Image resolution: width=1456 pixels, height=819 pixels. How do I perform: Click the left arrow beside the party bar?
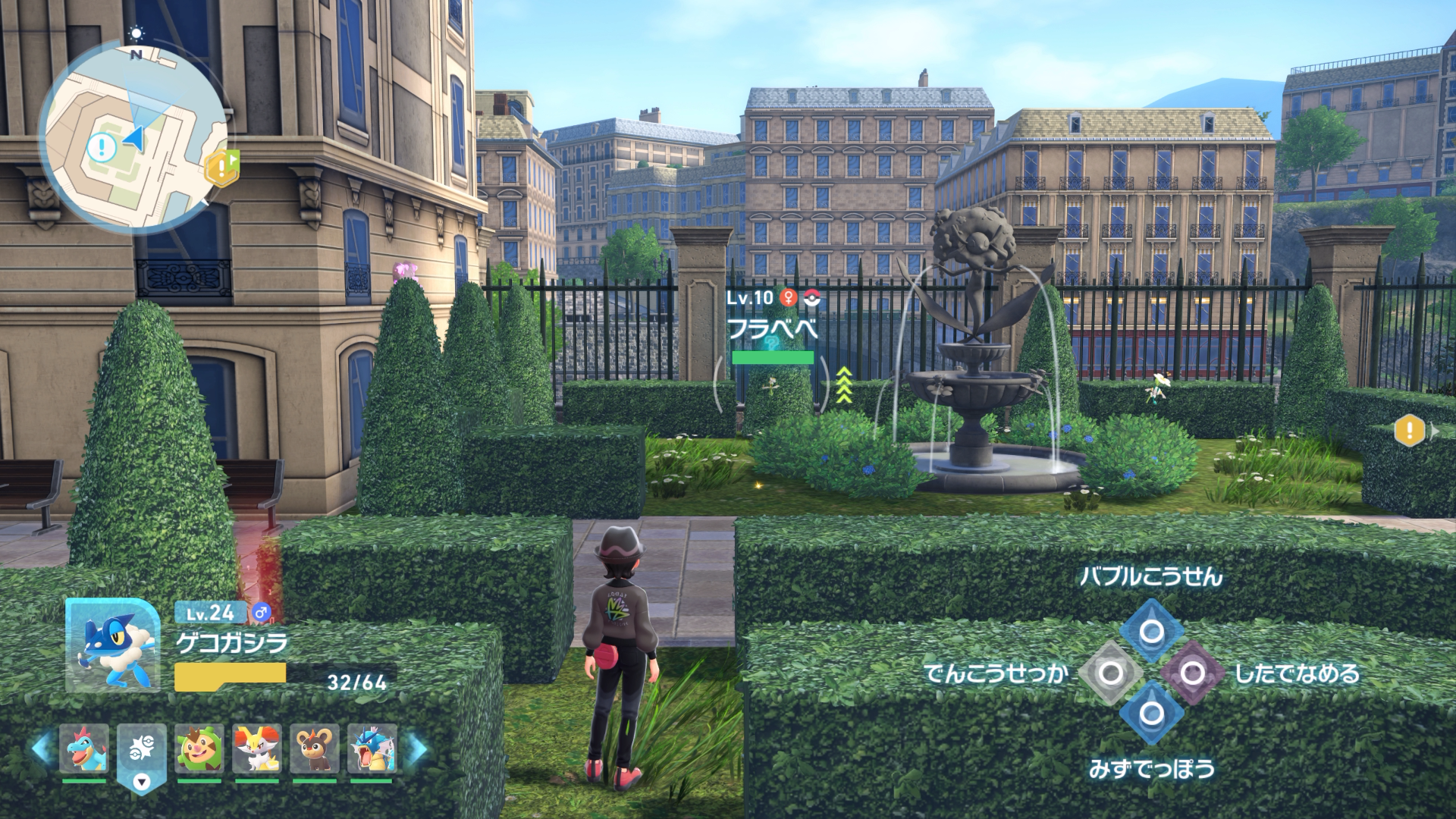[42, 748]
